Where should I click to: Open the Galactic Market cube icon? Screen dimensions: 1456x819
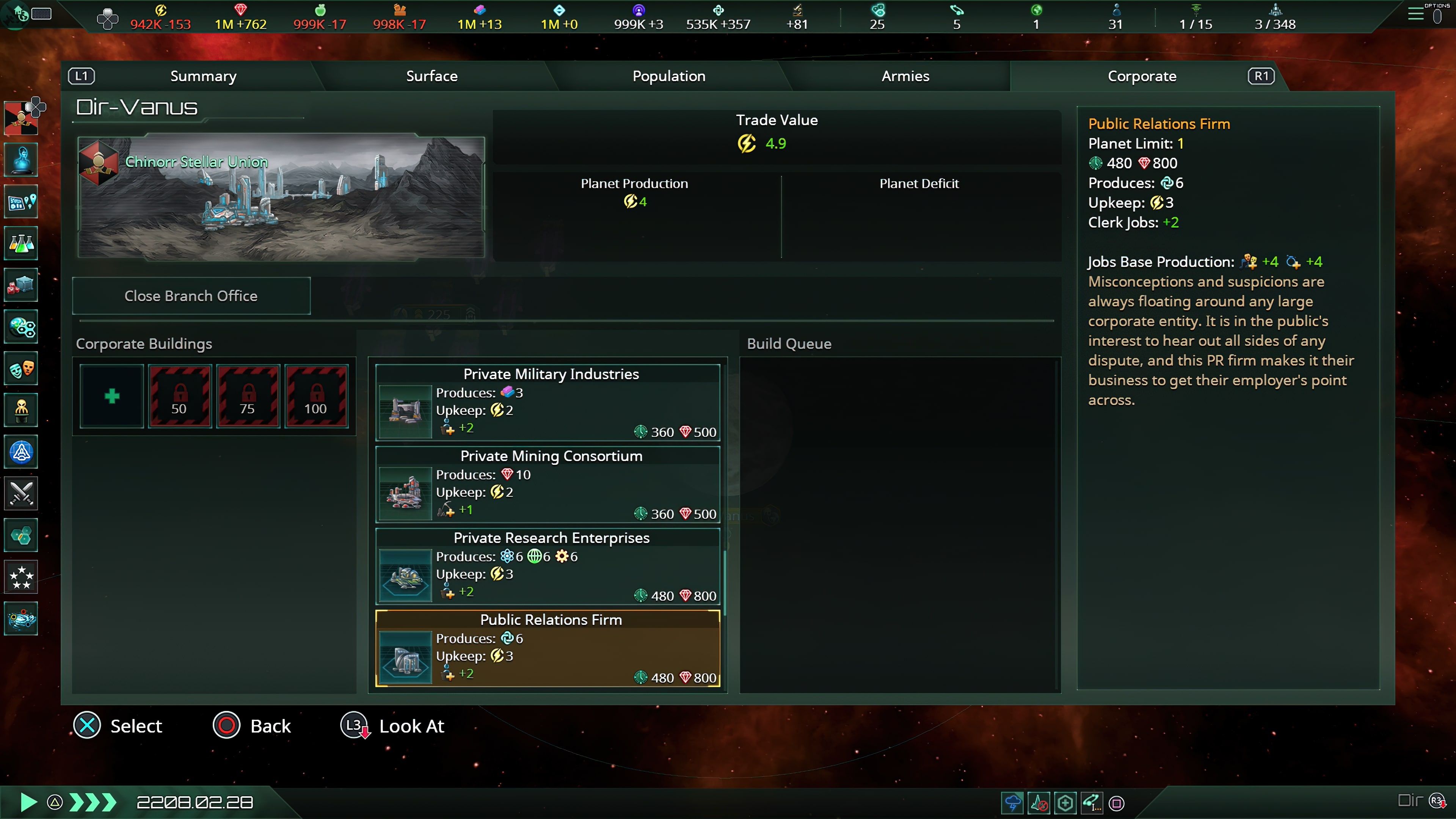(x=21, y=285)
